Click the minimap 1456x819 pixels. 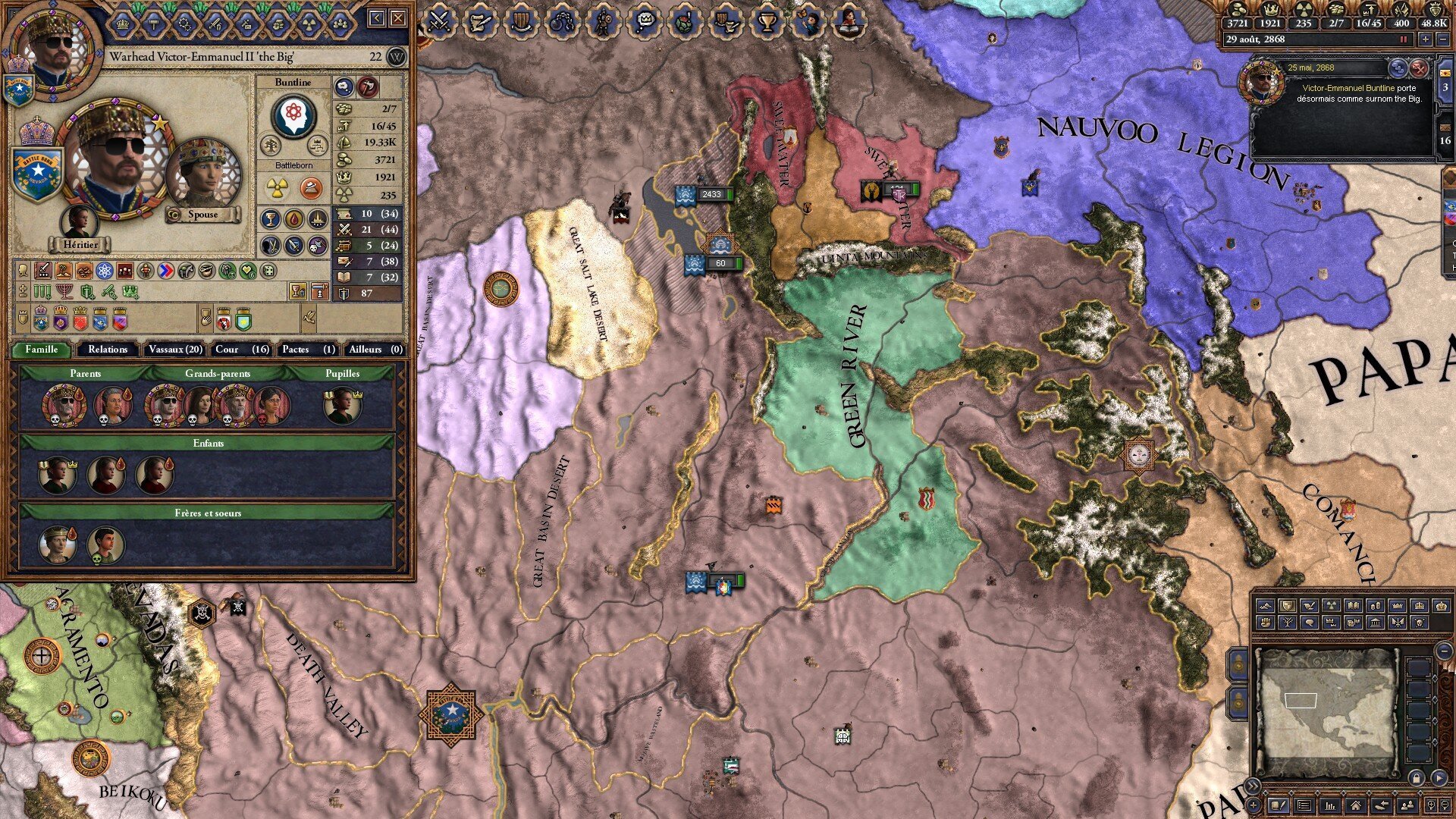tap(1327, 713)
